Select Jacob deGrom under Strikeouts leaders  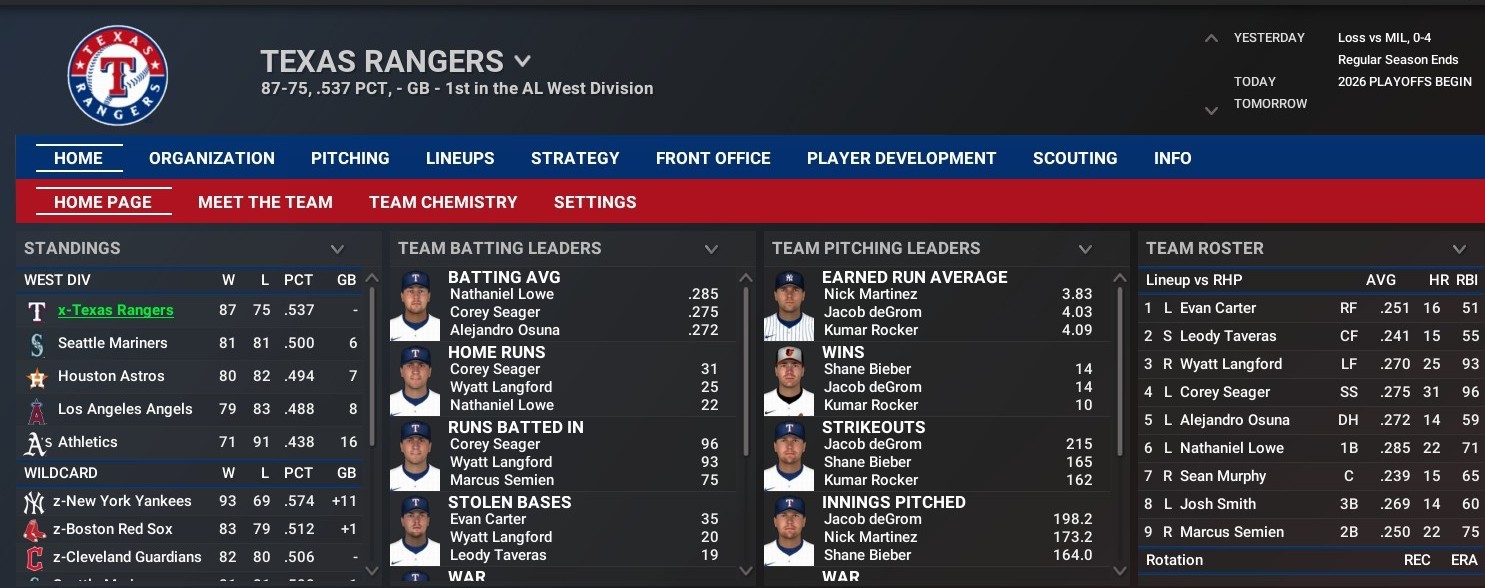(873, 444)
